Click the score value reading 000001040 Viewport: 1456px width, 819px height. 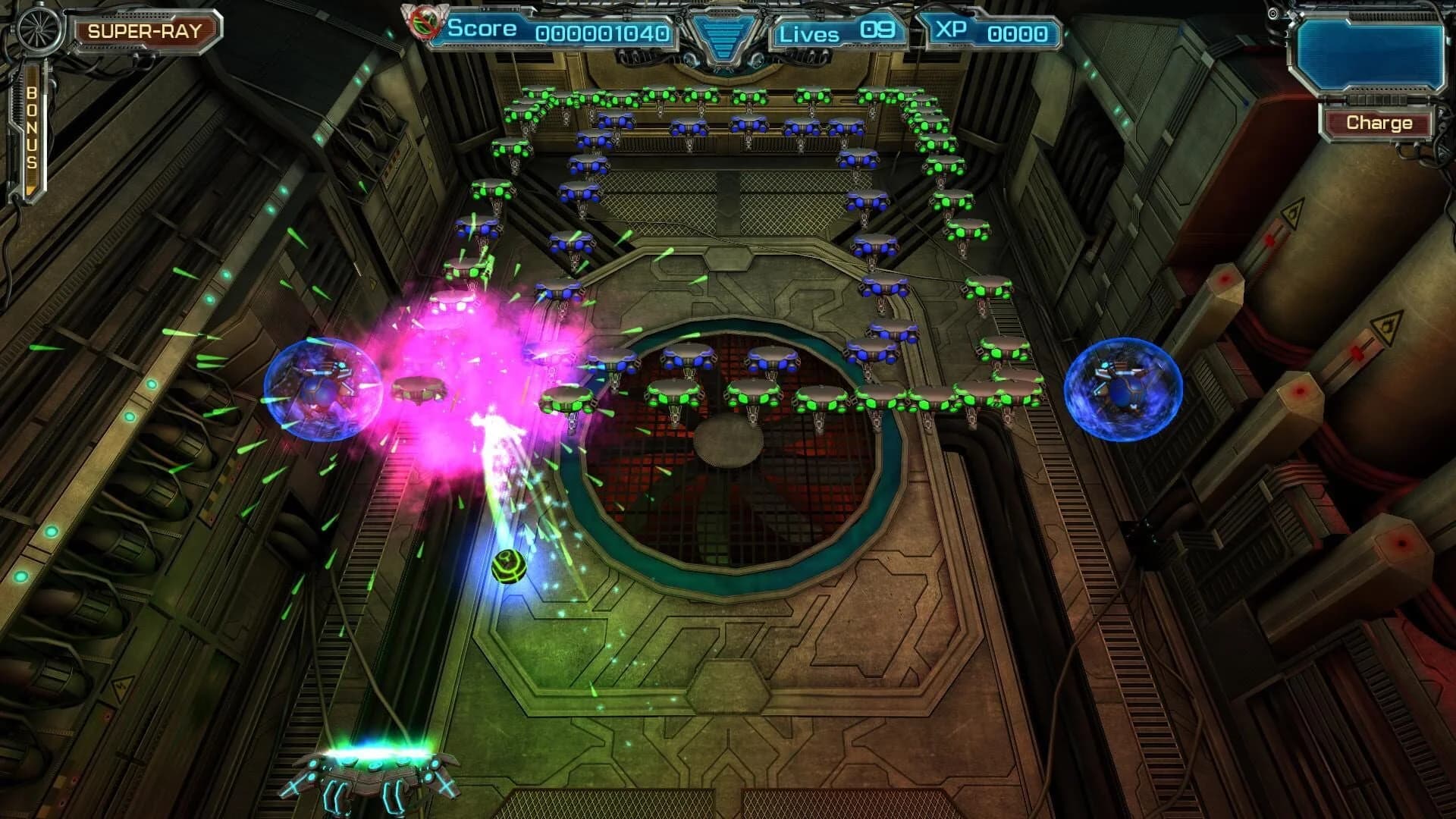[x=601, y=33]
